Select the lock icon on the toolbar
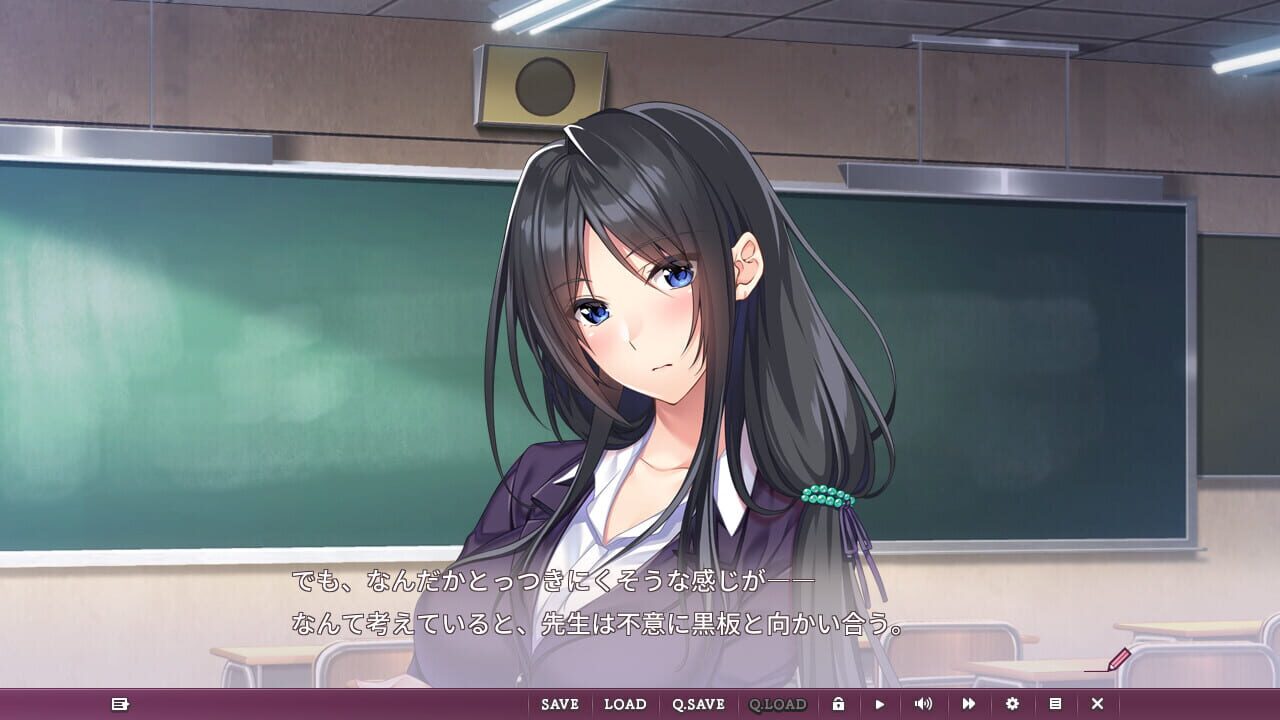The width and height of the screenshot is (1280, 720). pyautogui.click(x=840, y=704)
